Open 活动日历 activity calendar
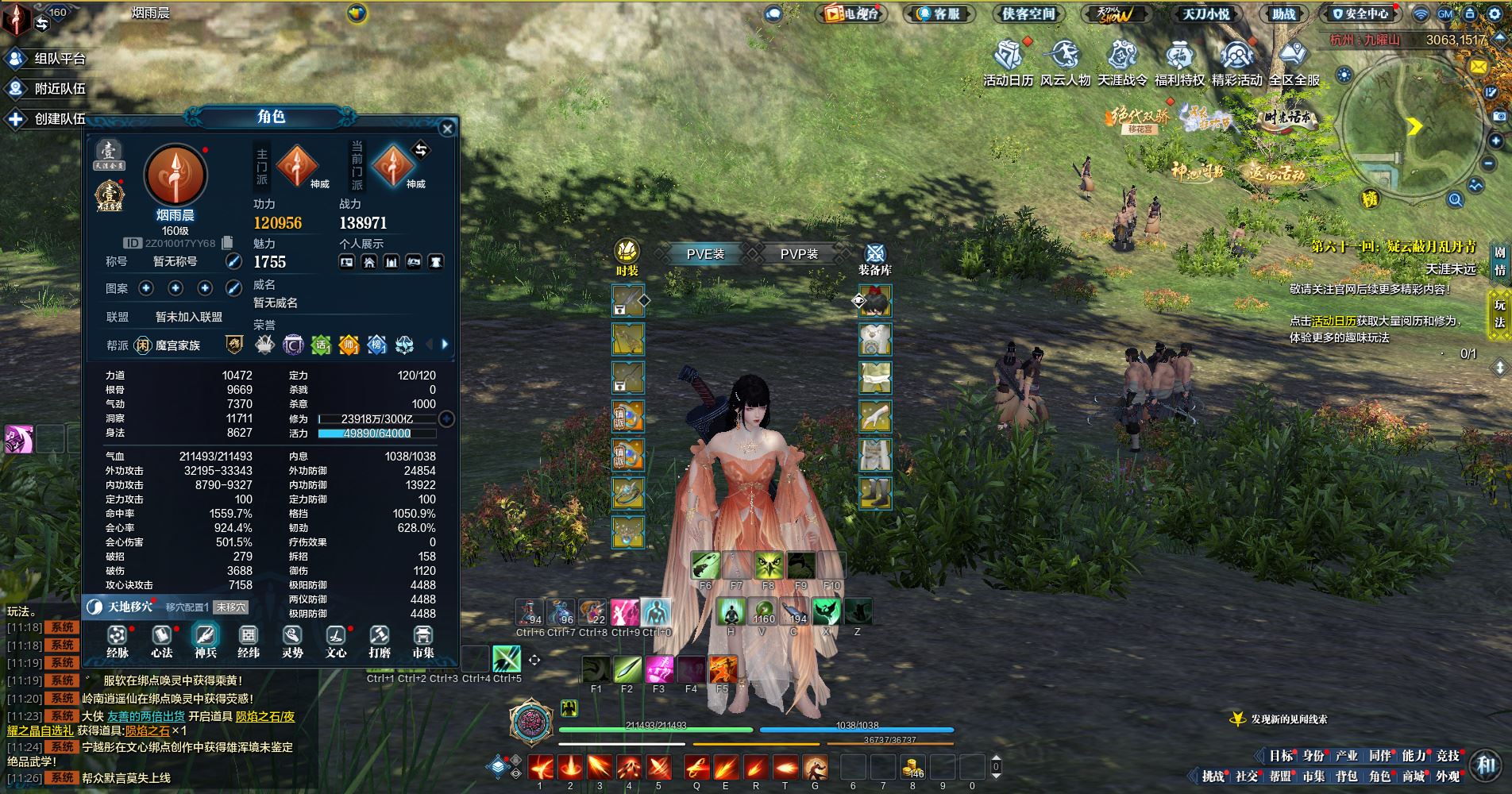This screenshot has width=1512, height=794. (1009, 64)
